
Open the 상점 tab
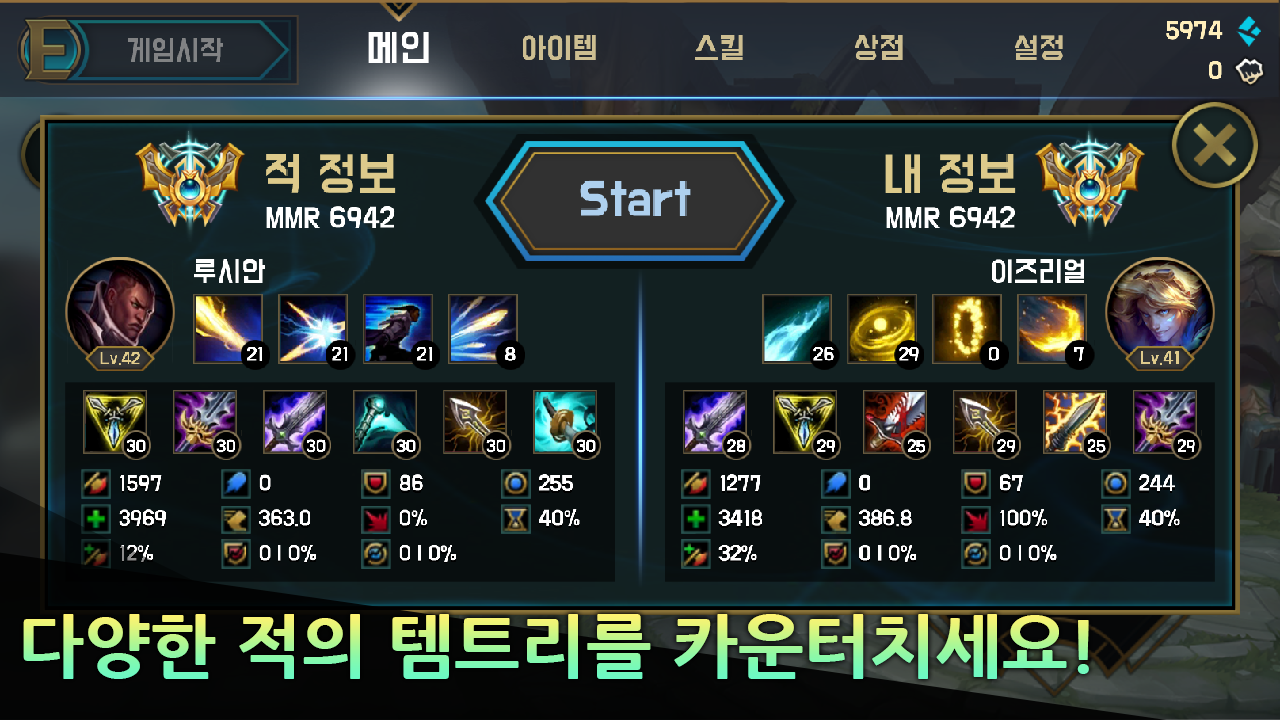coord(880,47)
